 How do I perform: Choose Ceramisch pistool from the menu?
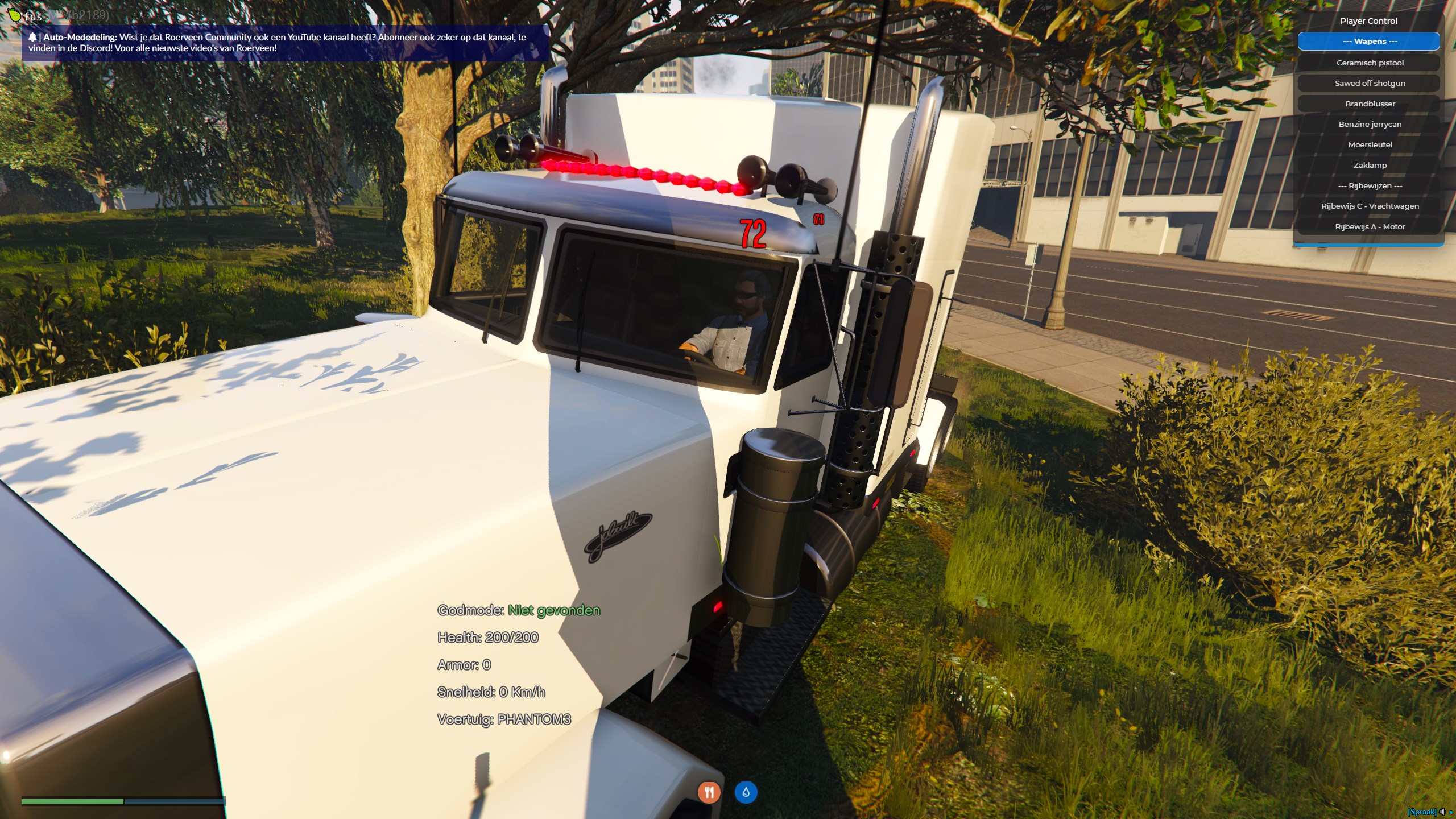coord(1369,63)
